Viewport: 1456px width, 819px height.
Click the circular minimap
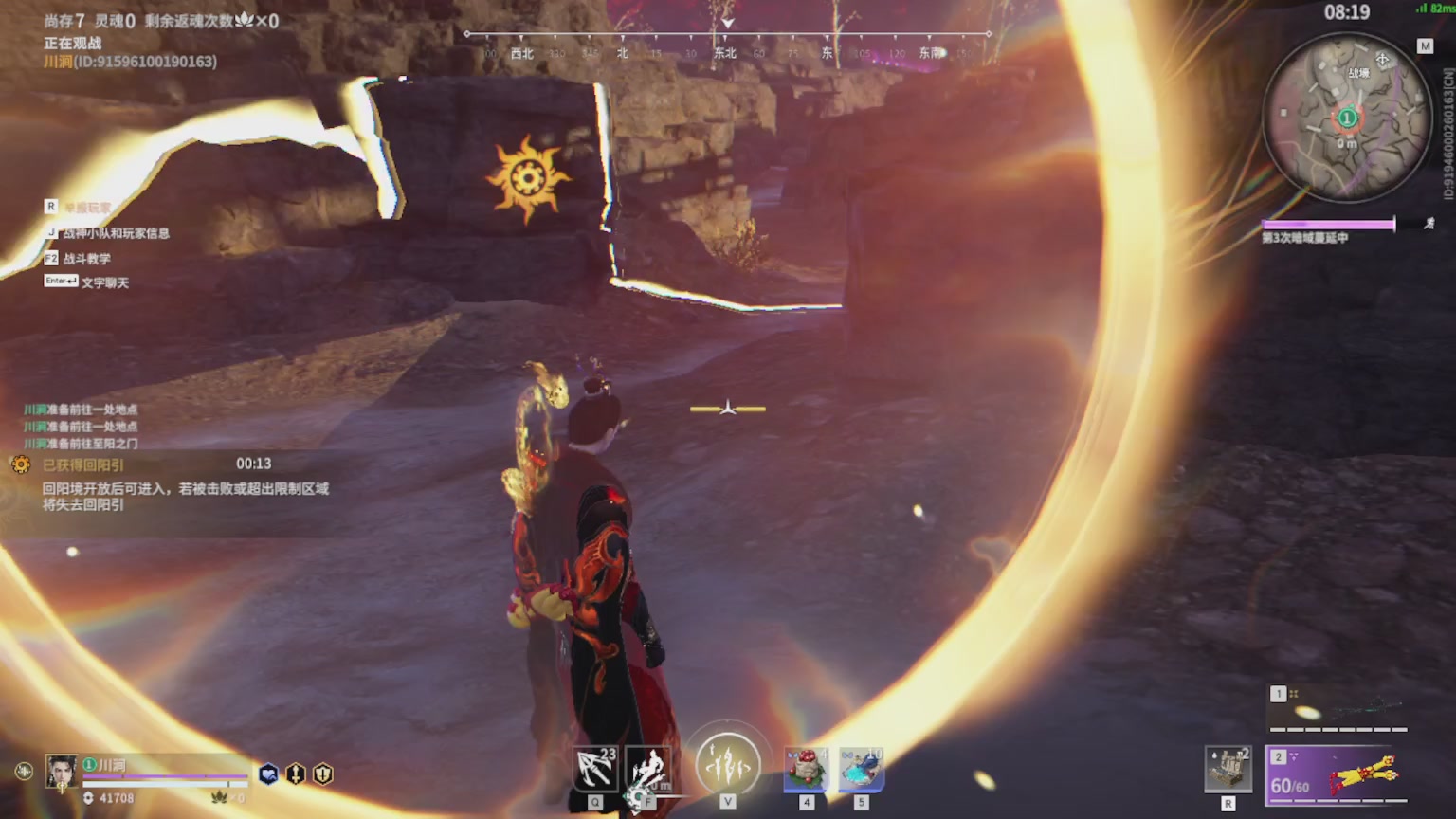pos(1346,118)
